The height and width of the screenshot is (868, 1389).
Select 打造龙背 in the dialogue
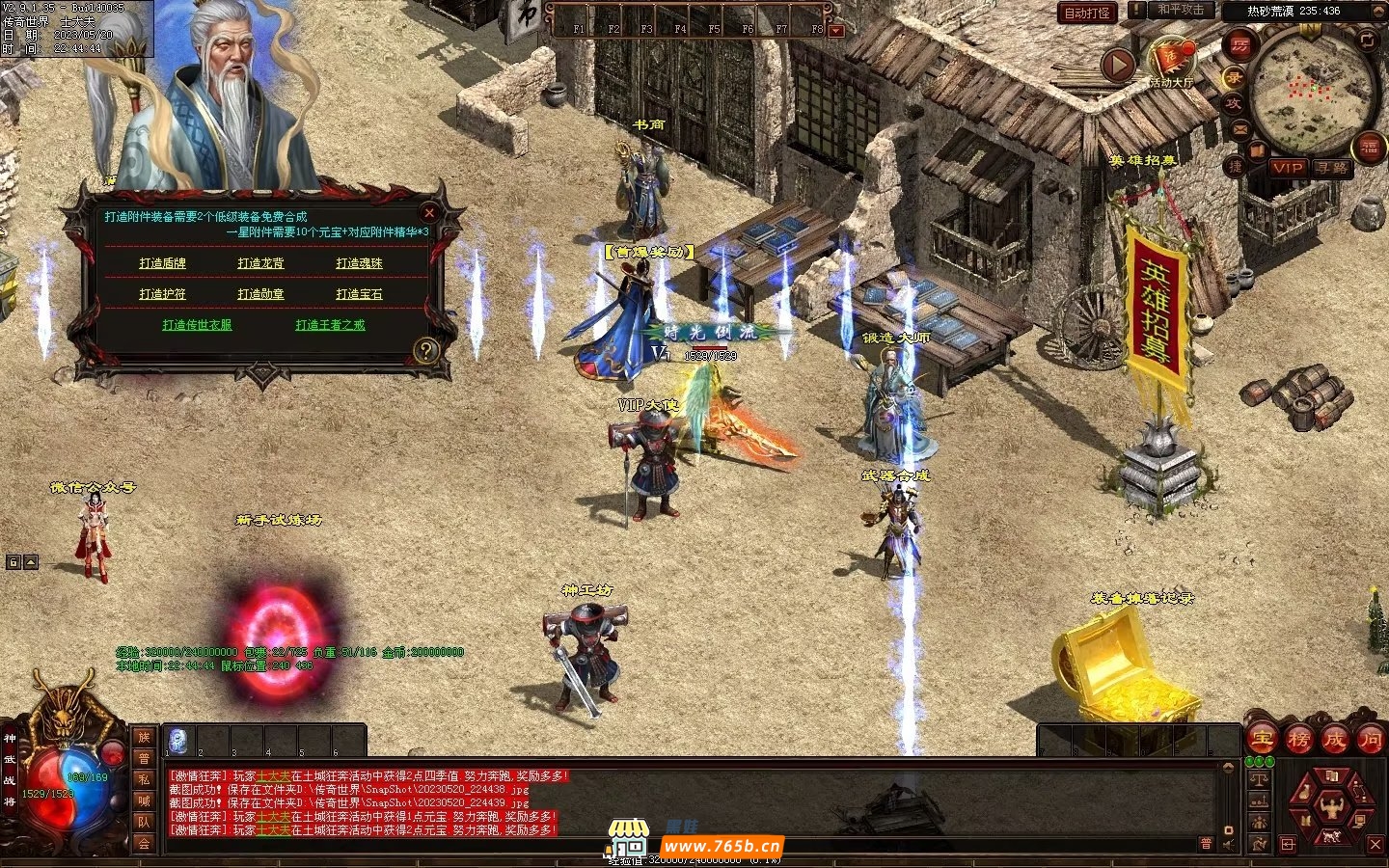(x=260, y=263)
